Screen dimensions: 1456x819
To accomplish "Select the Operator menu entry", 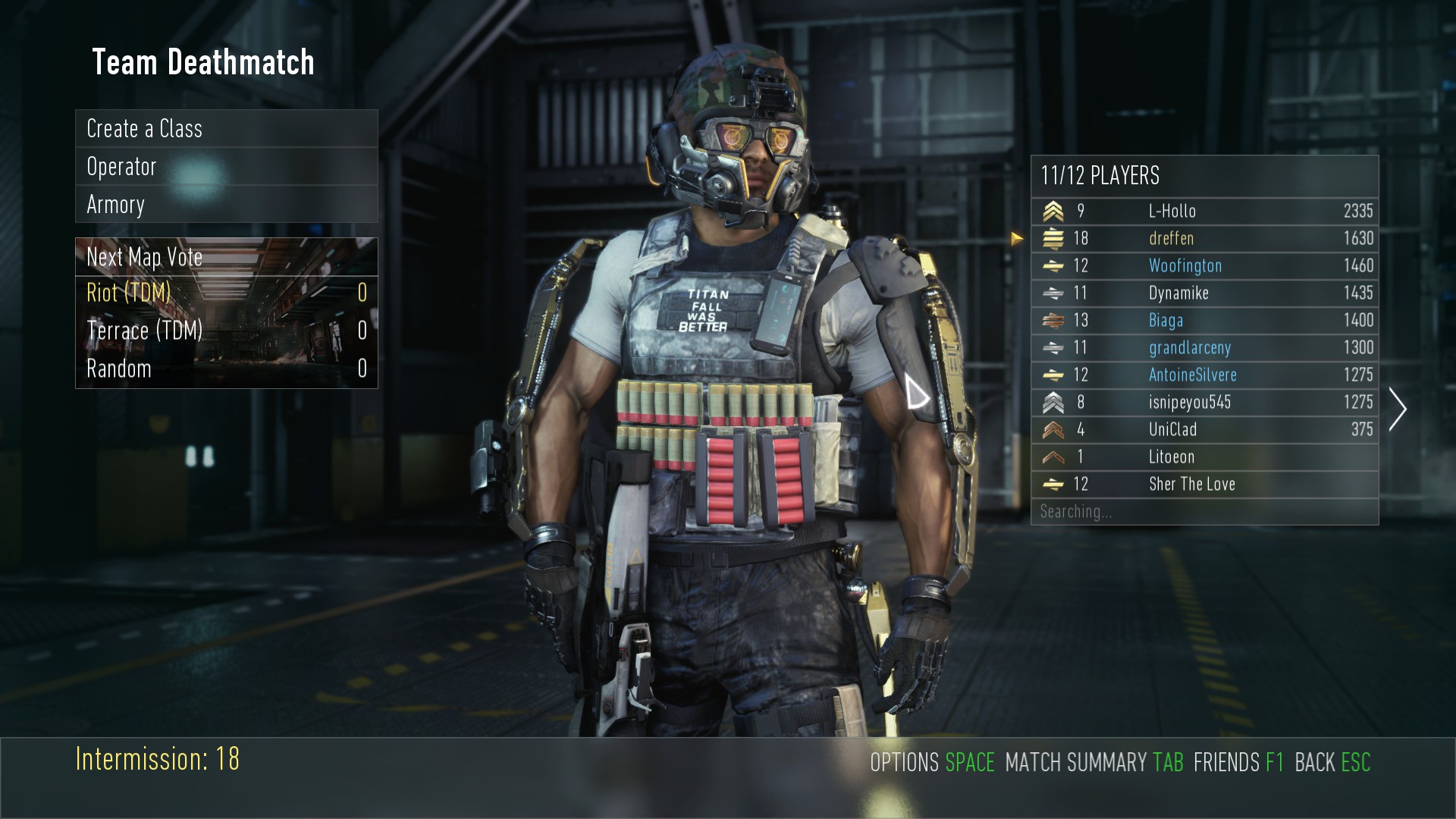I will click(x=226, y=167).
